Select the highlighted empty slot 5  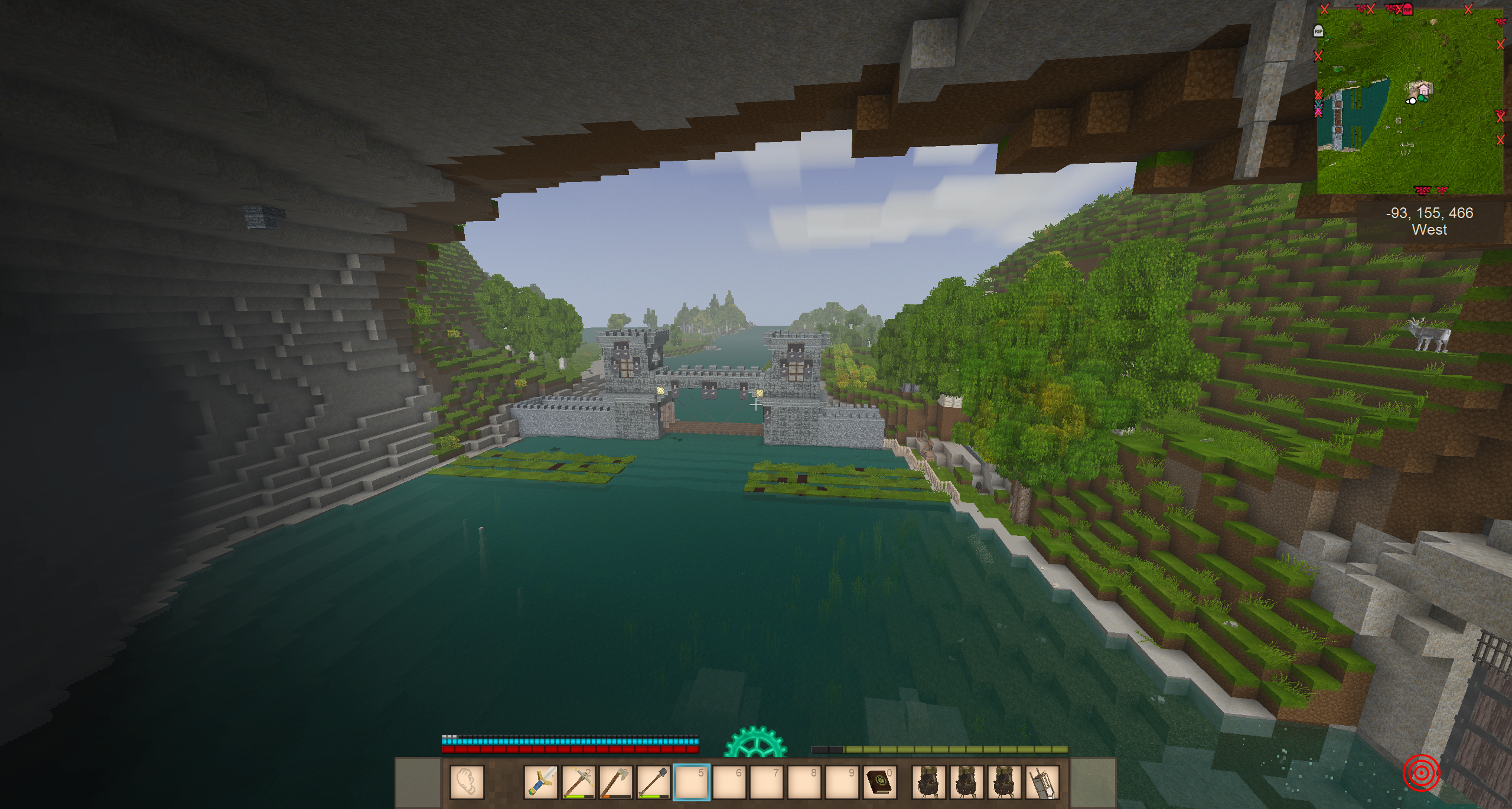click(x=692, y=782)
